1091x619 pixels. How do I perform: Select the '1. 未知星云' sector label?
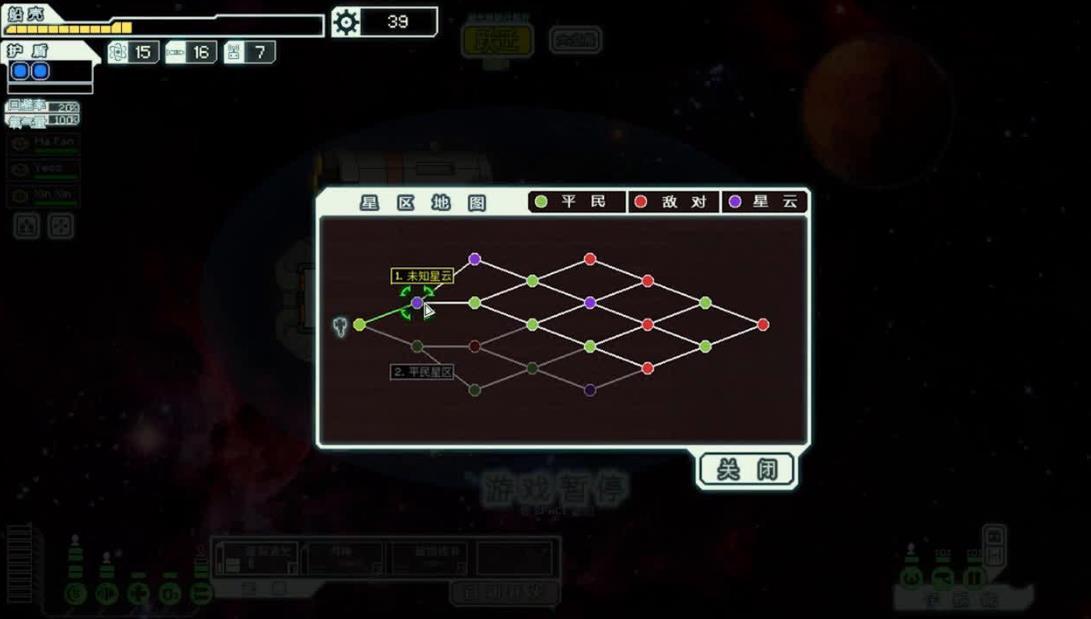tap(422, 275)
